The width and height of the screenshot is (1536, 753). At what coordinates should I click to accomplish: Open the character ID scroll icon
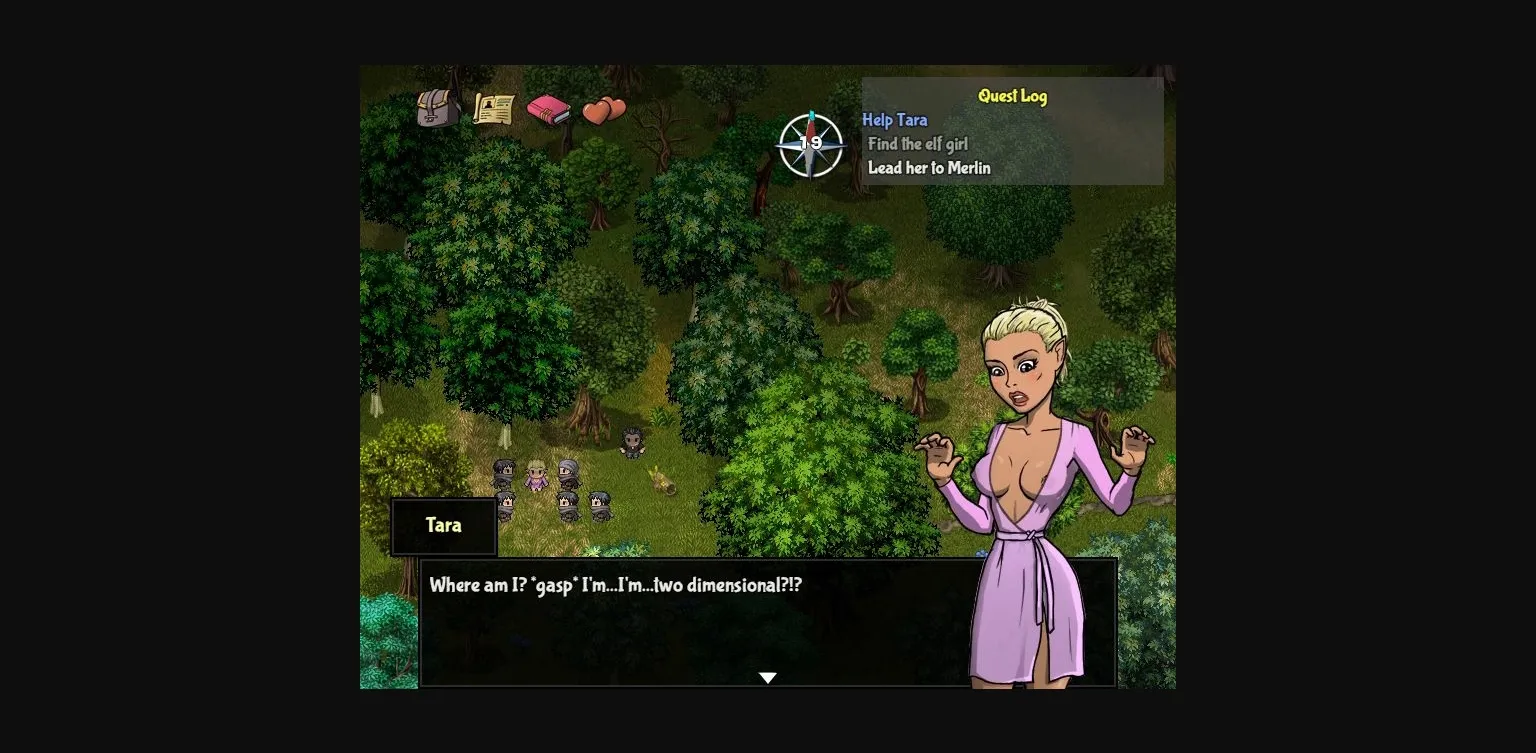click(493, 108)
